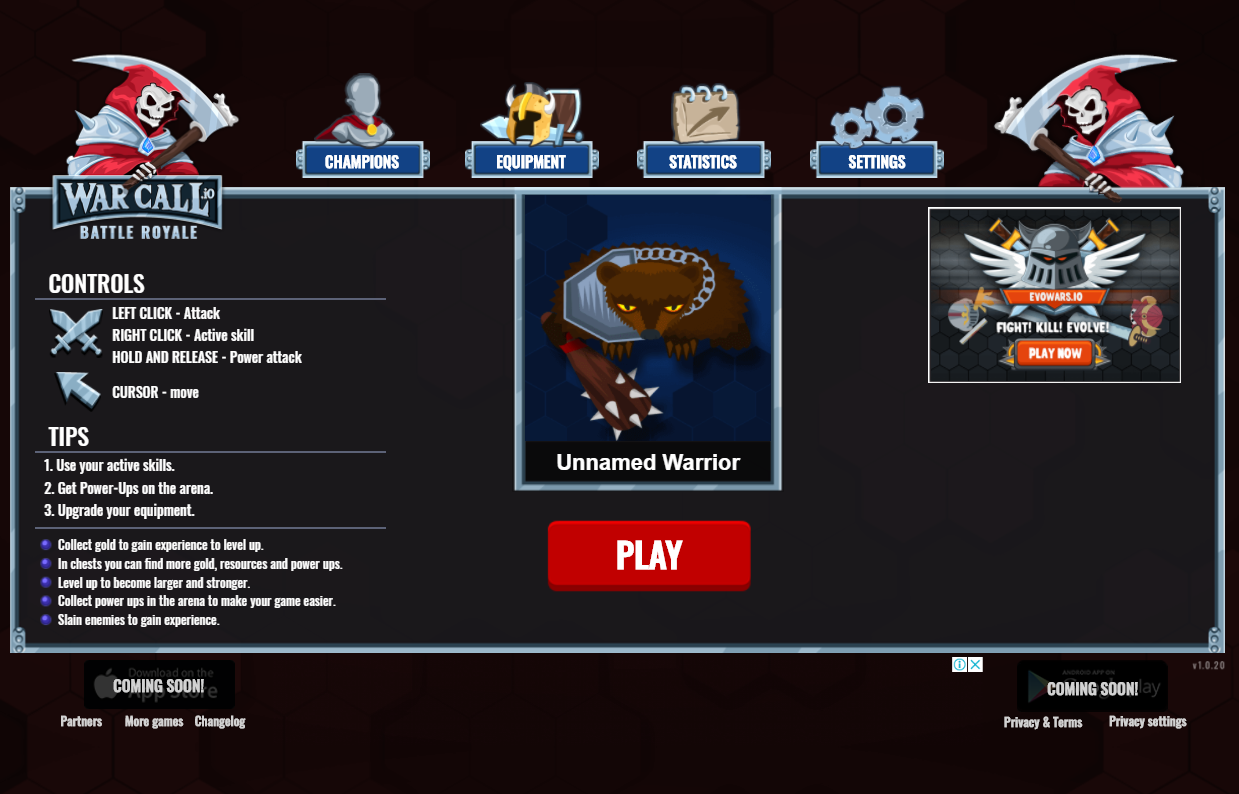Image resolution: width=1239 pixels, height=794 pixels.
Task: Click the Google Play coming soon badge
Action: point(1092,687)
